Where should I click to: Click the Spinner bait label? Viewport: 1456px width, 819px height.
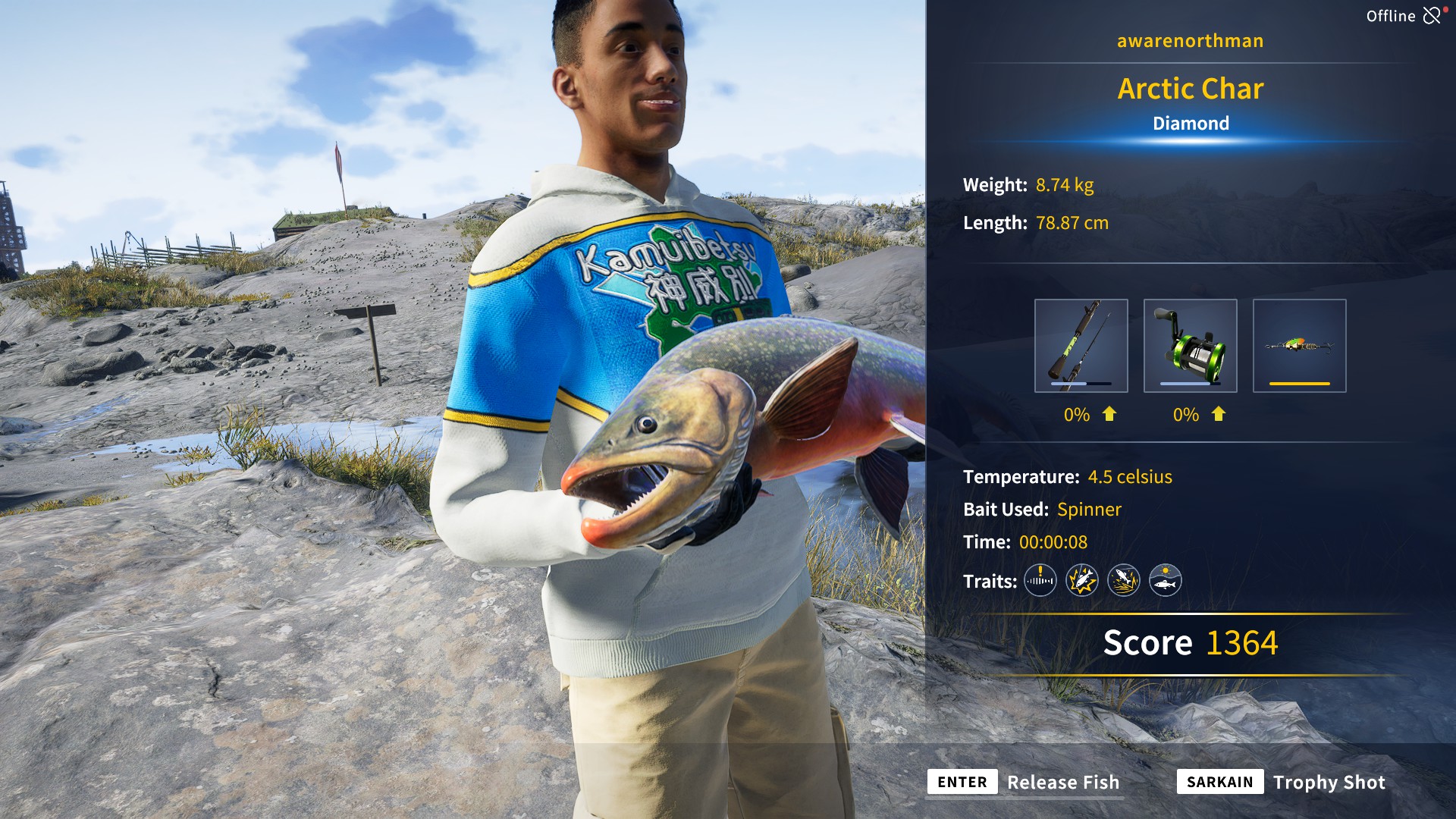[1090, 510]
